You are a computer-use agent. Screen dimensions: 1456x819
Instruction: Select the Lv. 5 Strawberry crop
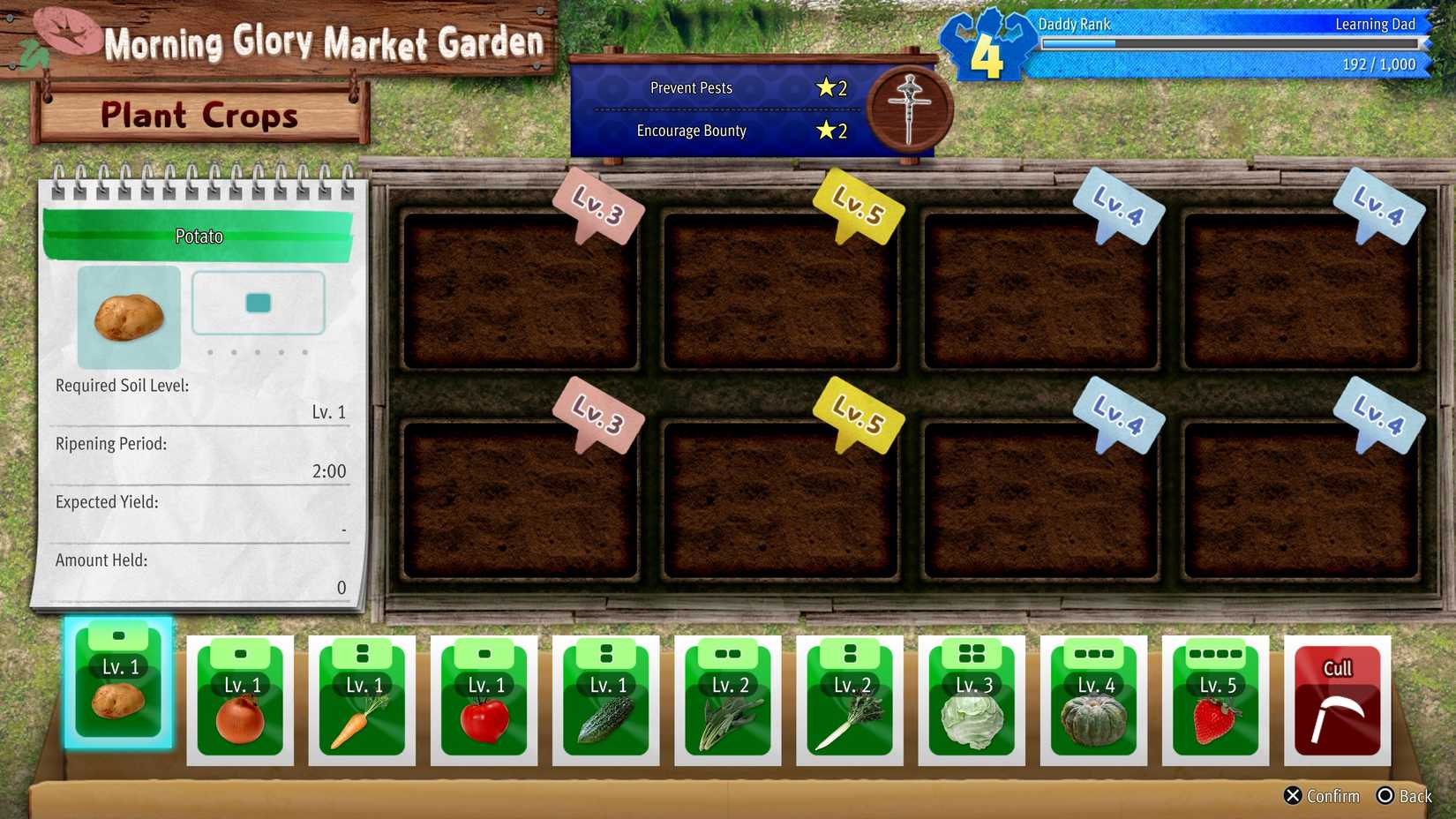1214,702
